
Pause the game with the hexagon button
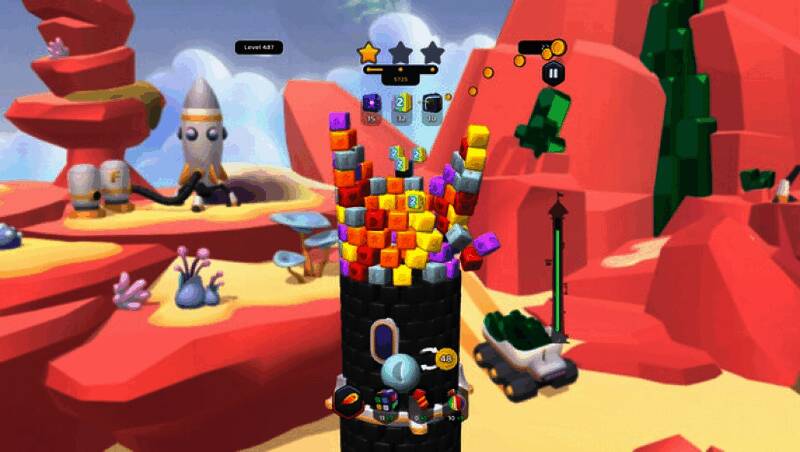552,72
